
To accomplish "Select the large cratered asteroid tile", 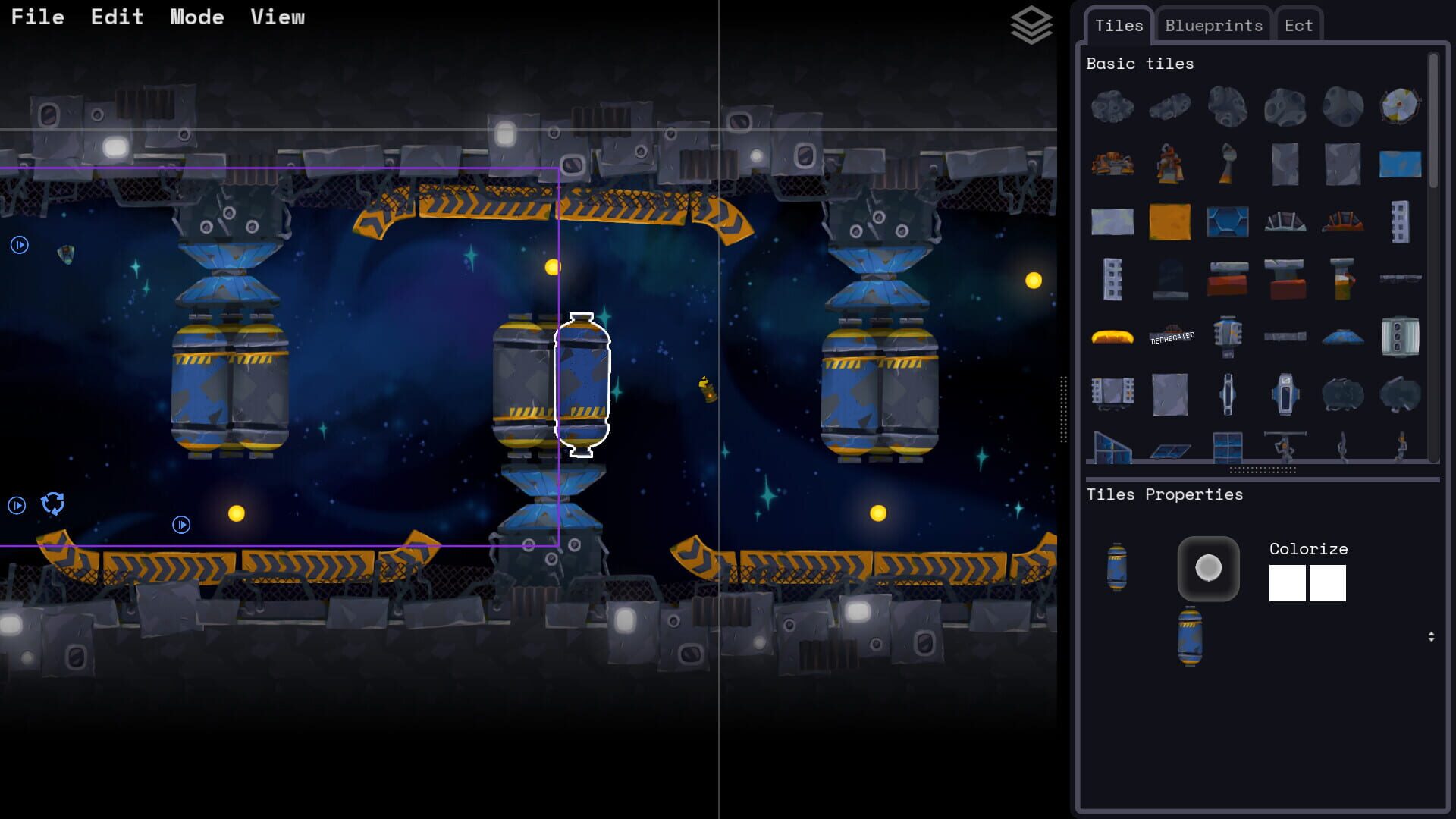I will 1112,106.
